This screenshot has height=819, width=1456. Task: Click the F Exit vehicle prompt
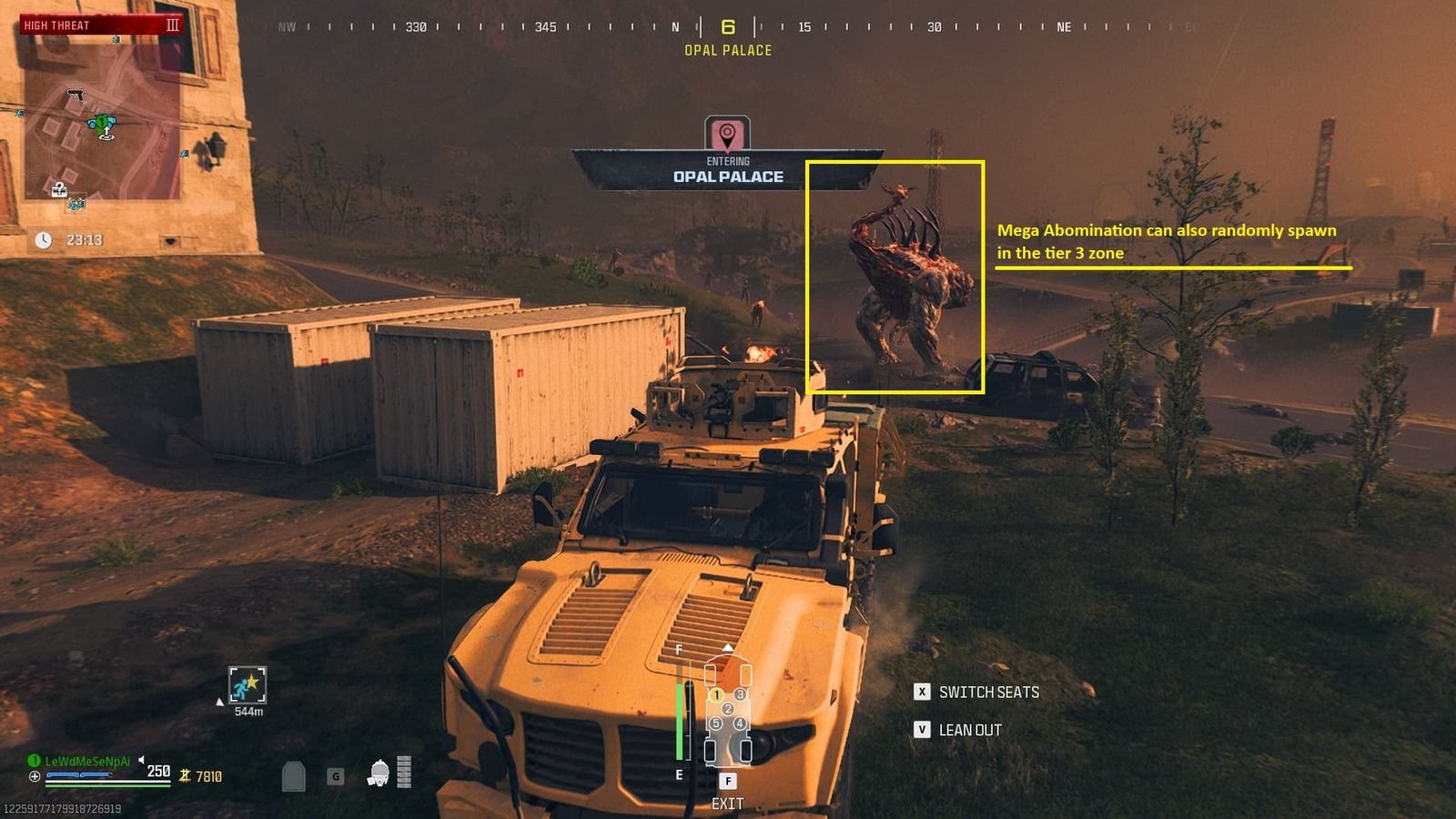[728, 781]
